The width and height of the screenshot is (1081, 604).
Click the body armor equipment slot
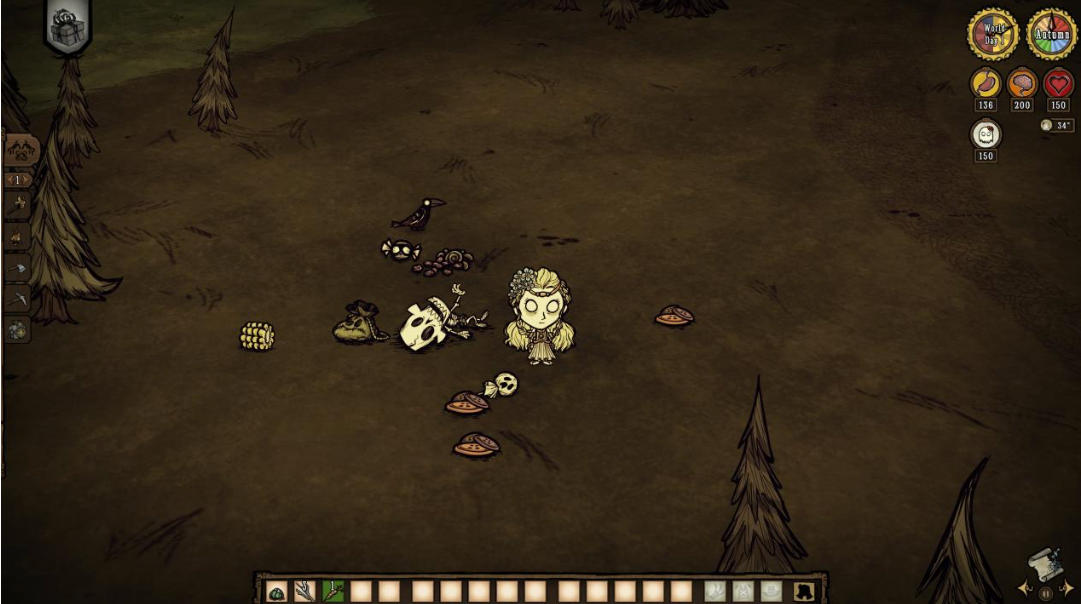(x=743, y=591)
